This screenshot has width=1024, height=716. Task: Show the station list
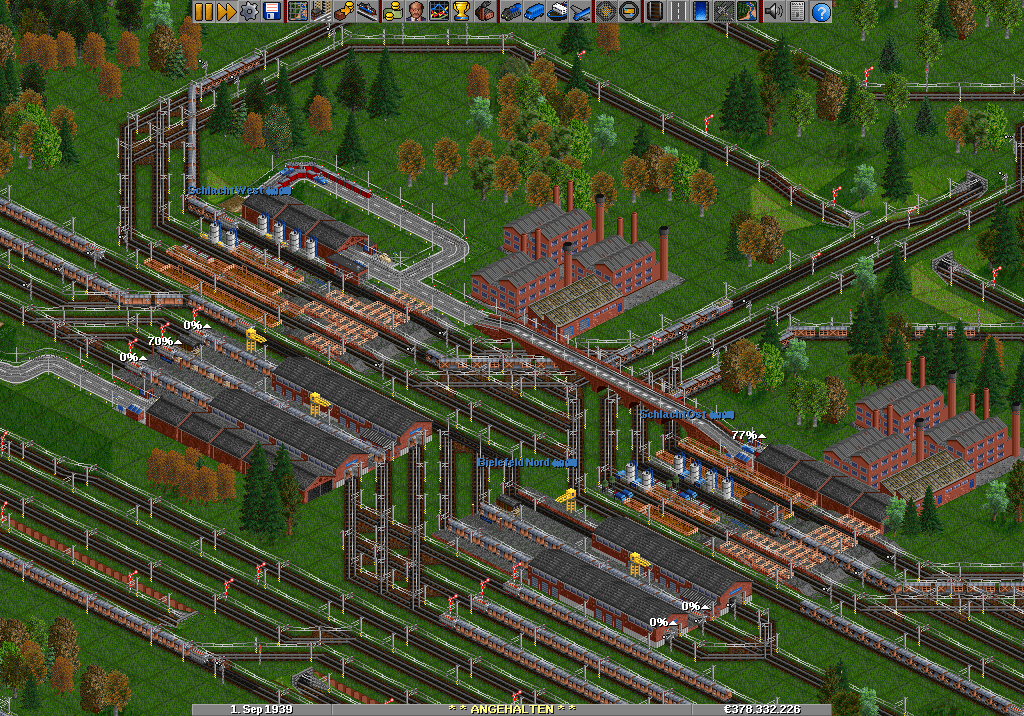click(x=367, y=11)
